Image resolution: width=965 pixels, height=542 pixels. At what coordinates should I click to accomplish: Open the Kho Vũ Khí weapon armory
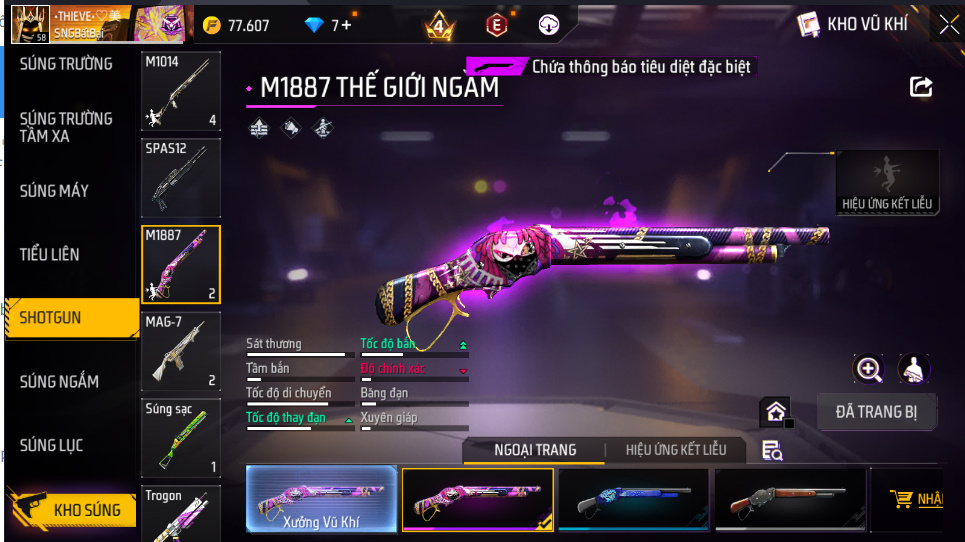tap(854, 24)
